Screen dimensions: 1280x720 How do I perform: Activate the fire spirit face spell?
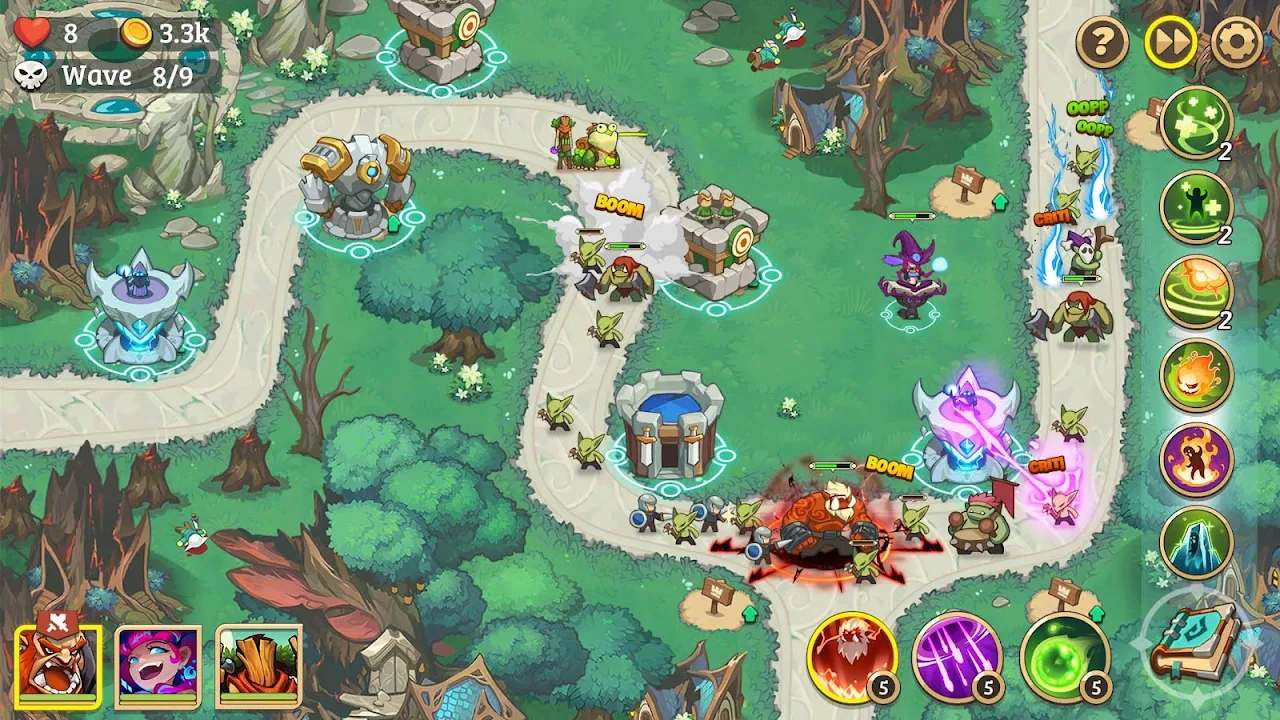point(1196,375)
